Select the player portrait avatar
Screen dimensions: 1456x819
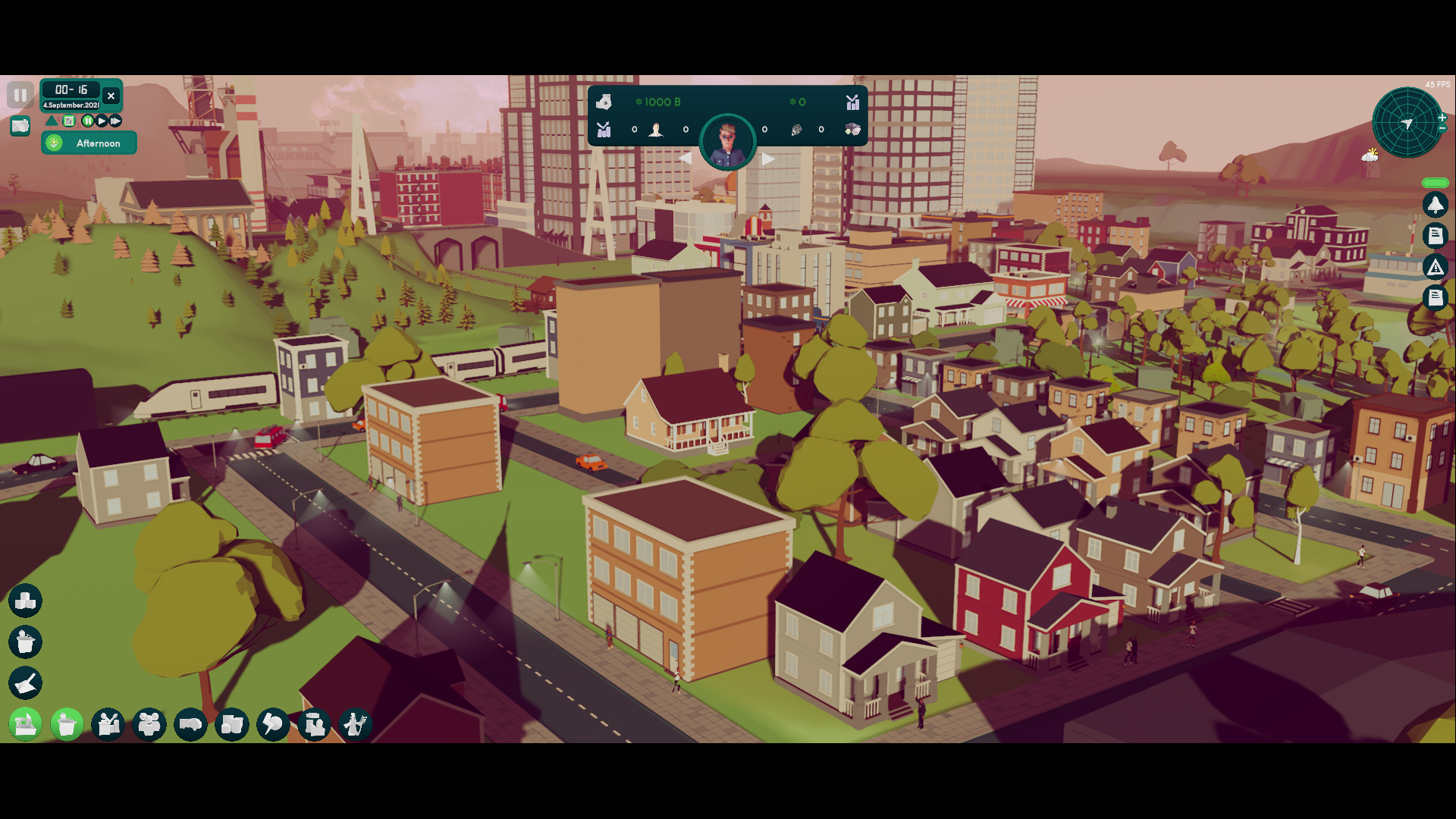(x=727, y=141)
